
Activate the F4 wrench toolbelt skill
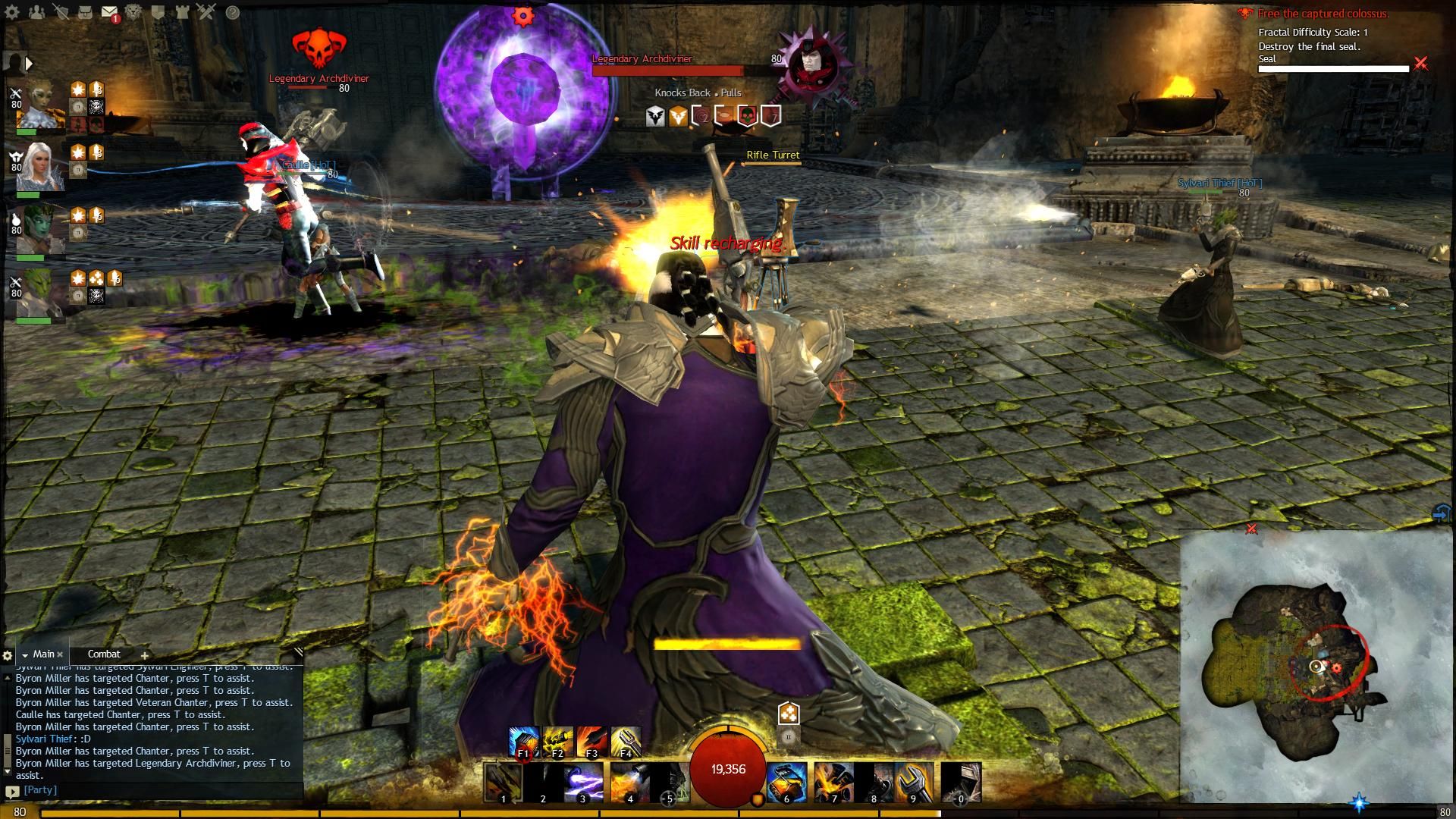[626, 742]
